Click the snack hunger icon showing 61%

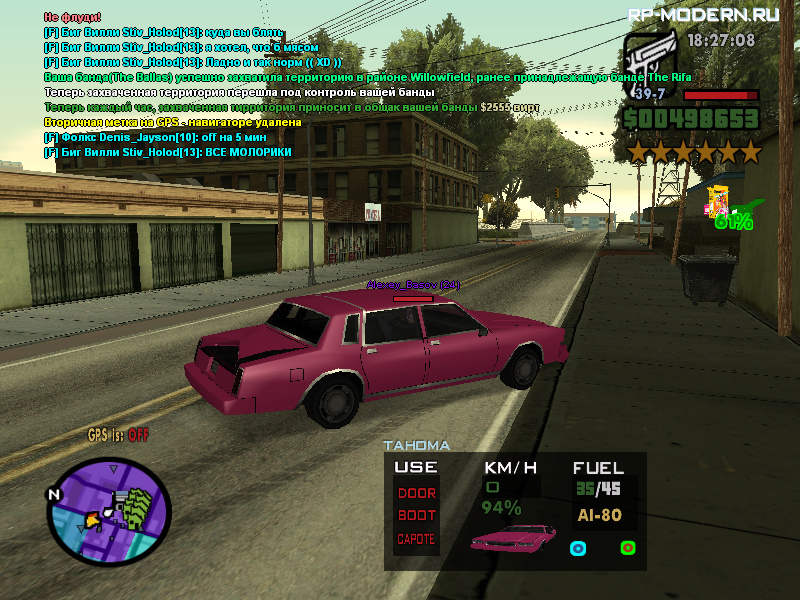[718, 203]
